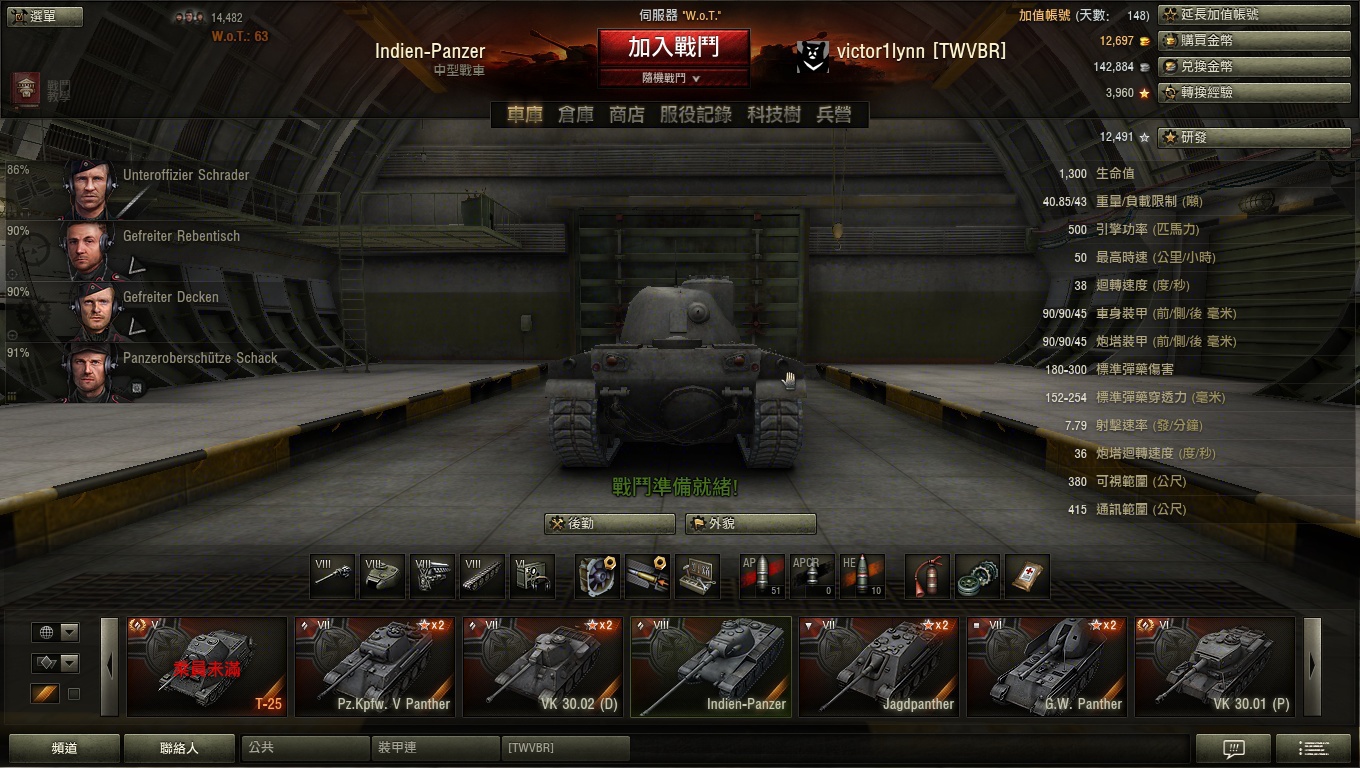Open 延長加值帳號 premium account extension
The image size is (1360, 768).
(x=1254, y=15)
